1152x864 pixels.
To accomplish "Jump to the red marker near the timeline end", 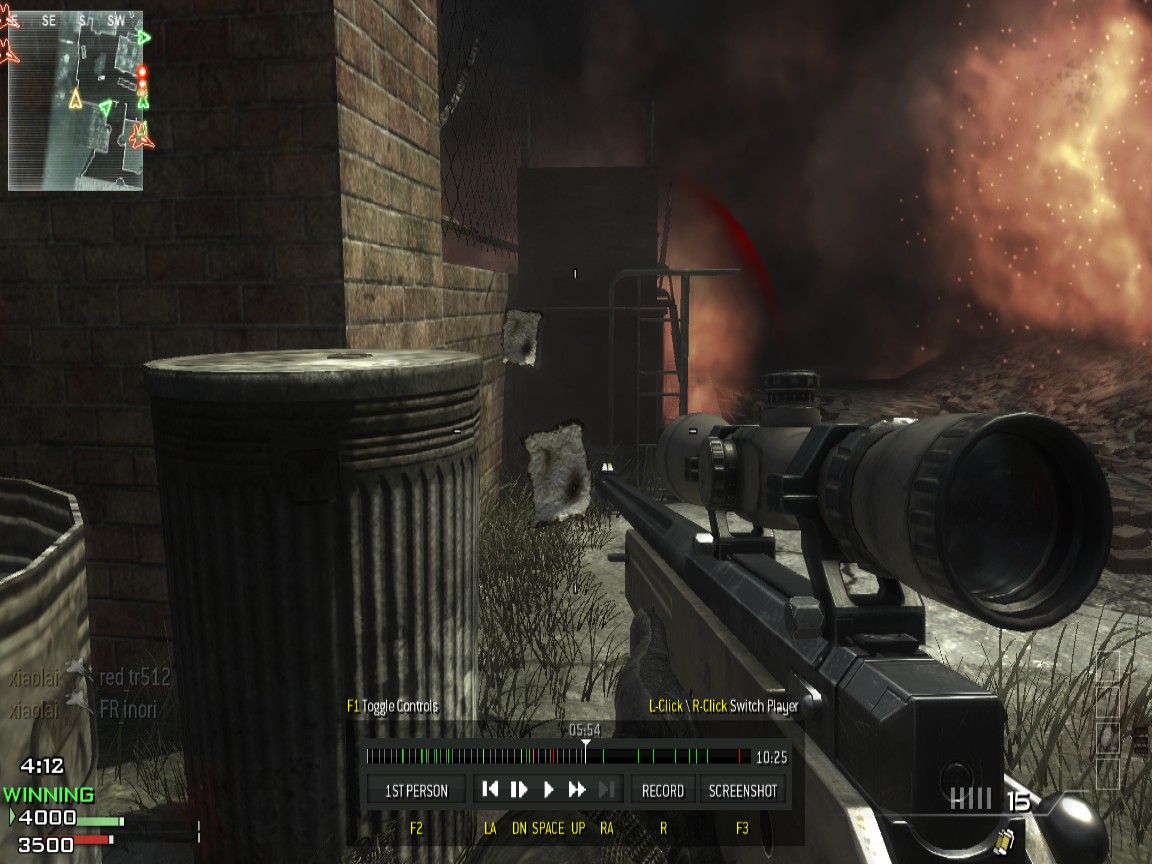I will (739, 757).
